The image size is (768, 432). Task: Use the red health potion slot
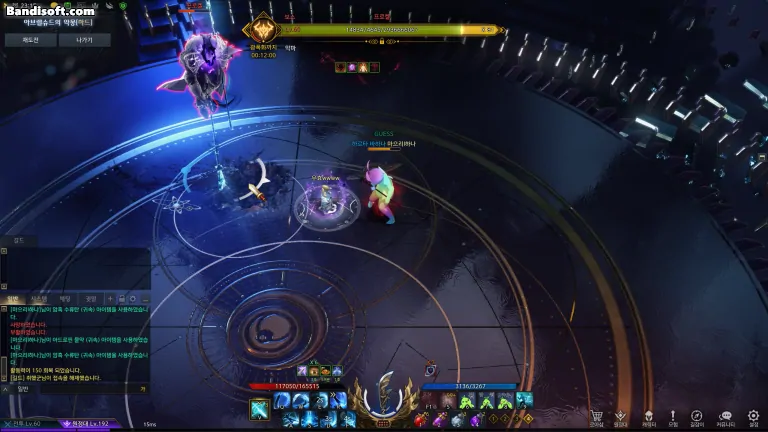pos(421,420)
